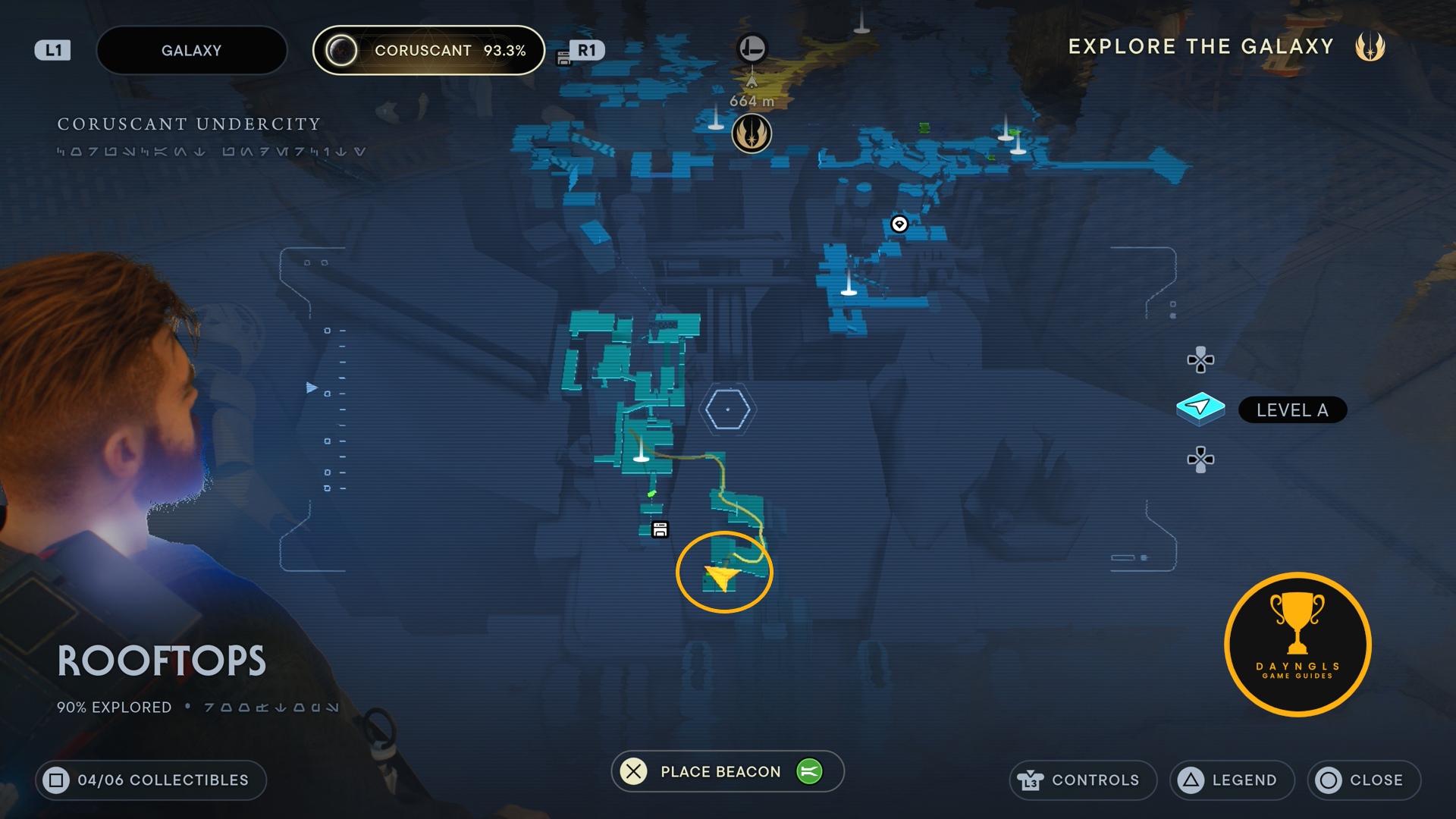
Task: Switch to the Galaxy tab
Action: point(191,51)
